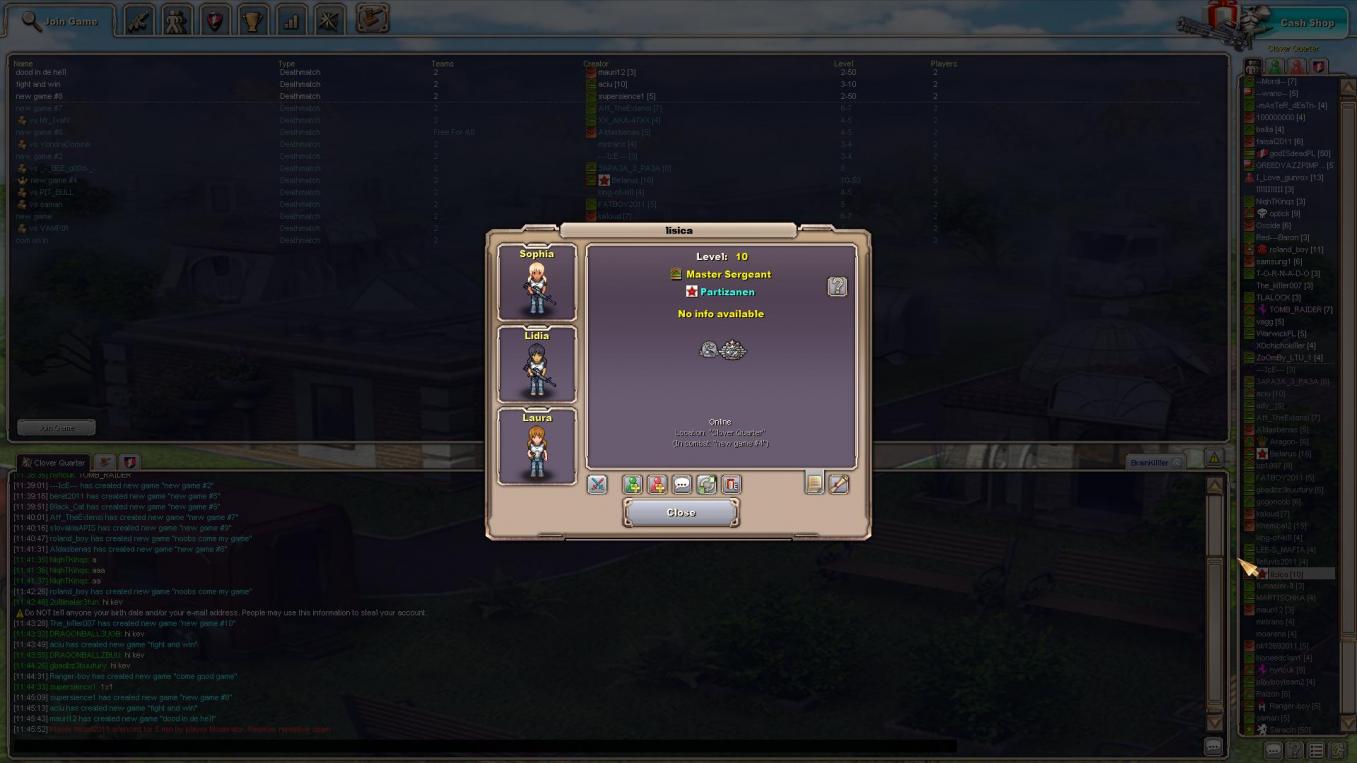Click the green circular arrows icon

[x=707, y=485]
